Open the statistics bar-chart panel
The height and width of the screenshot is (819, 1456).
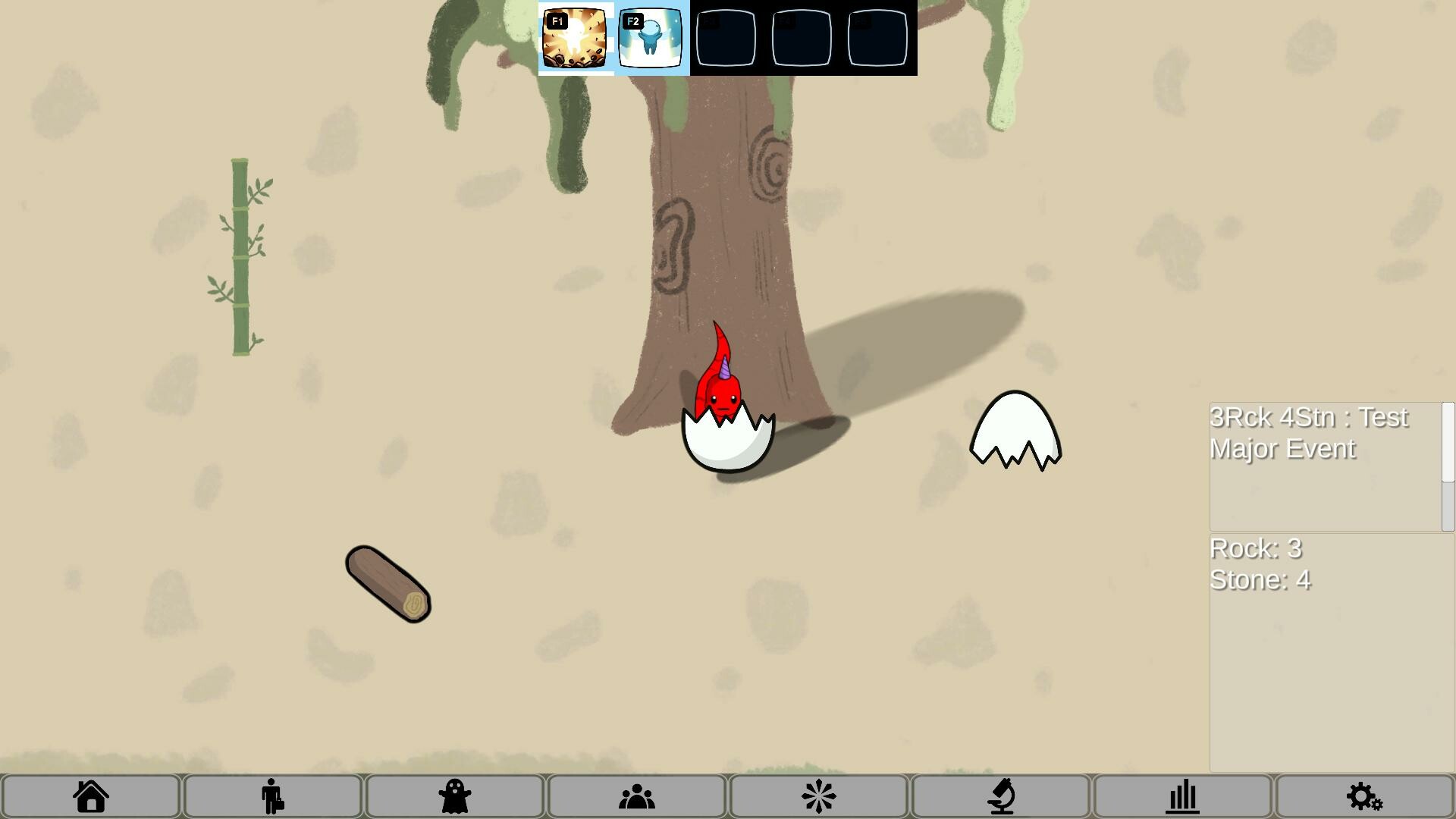[1182, 796]
